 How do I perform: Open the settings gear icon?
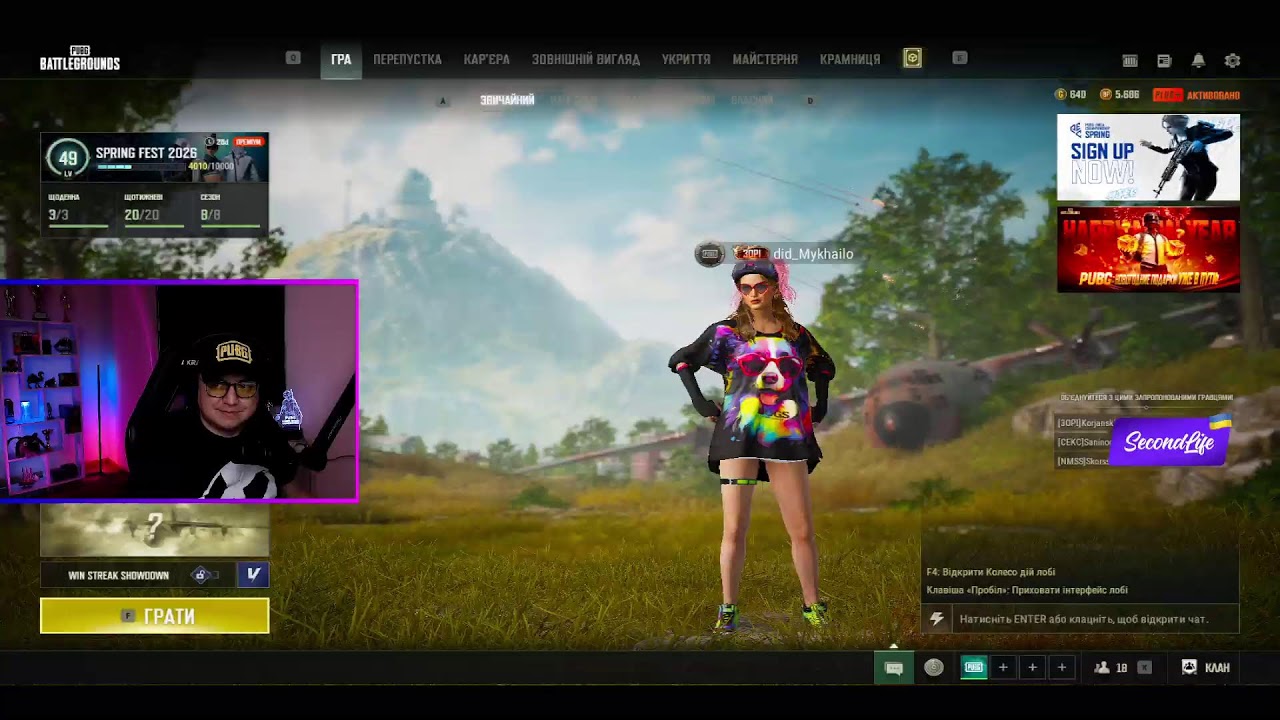point(1232,61)
